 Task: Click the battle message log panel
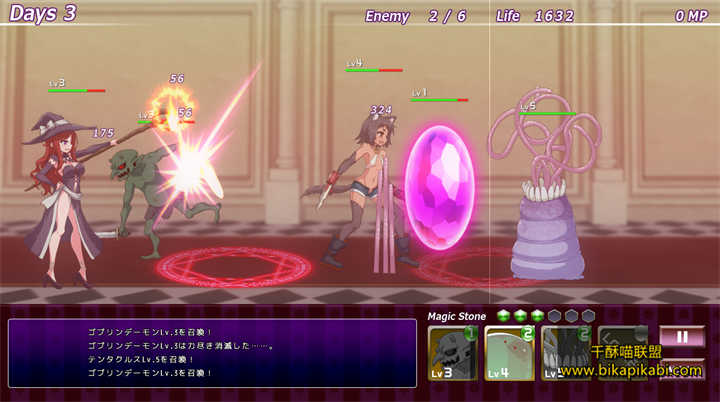pyautogui.click(x=212, y=352)
